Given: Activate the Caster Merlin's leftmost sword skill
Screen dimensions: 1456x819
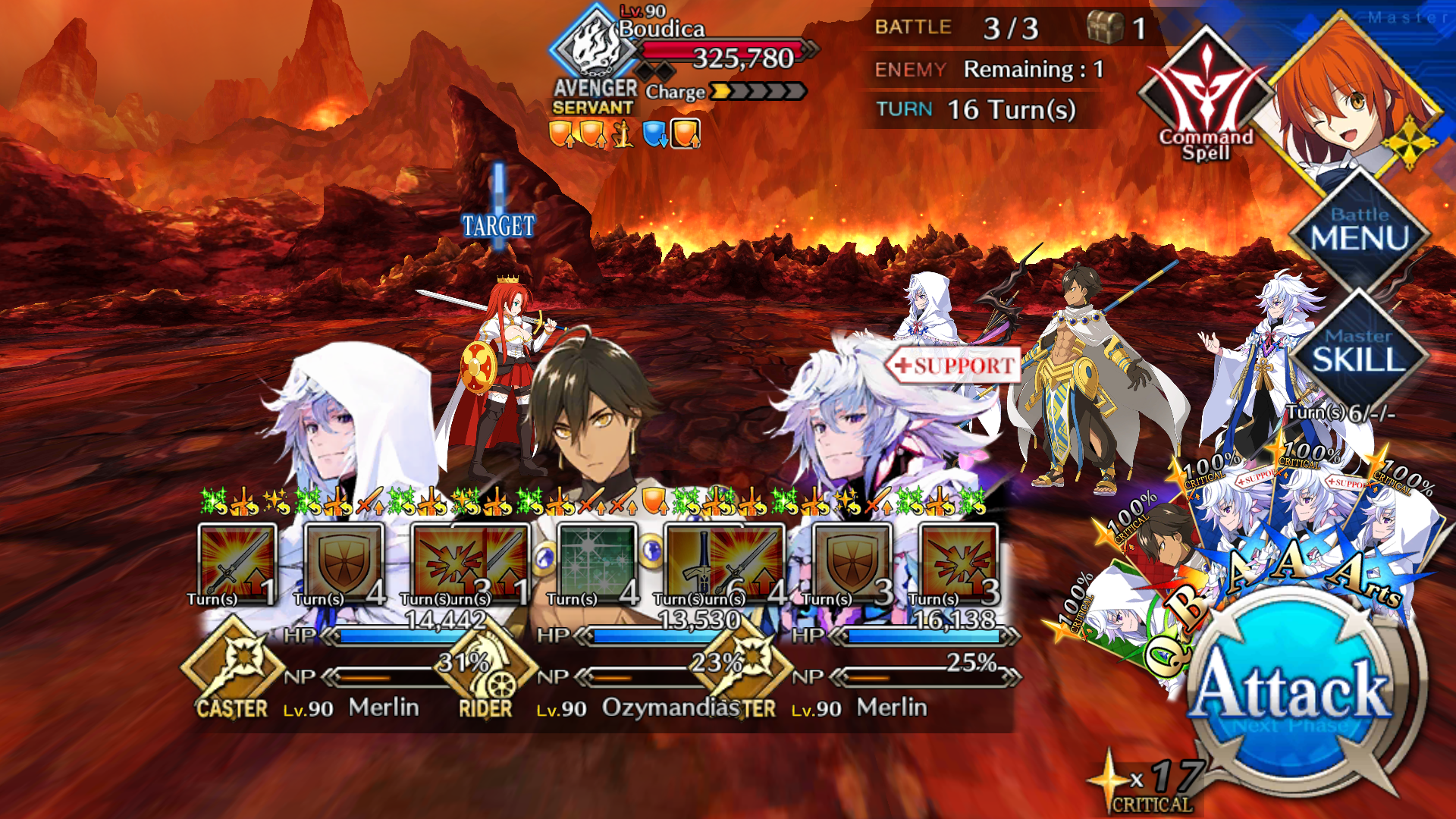Looking at the screenshot, I should [x=237, y=565].
